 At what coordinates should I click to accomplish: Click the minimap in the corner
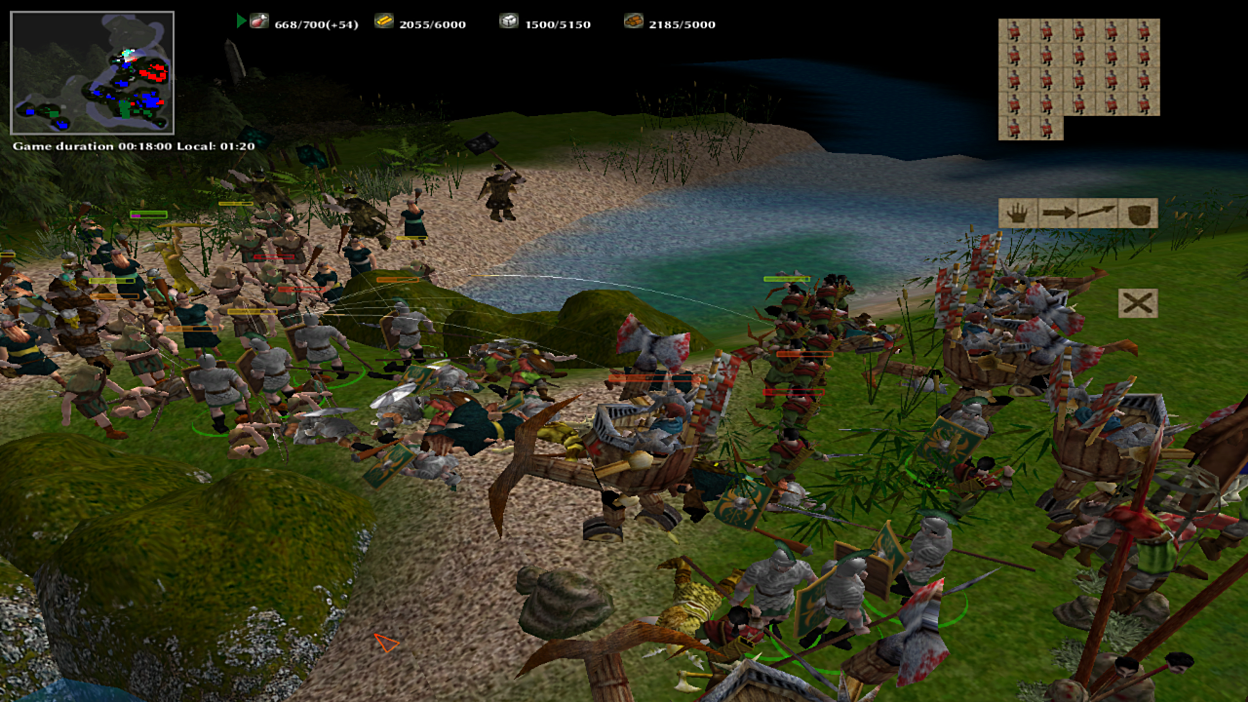click(x=92, y=73)
